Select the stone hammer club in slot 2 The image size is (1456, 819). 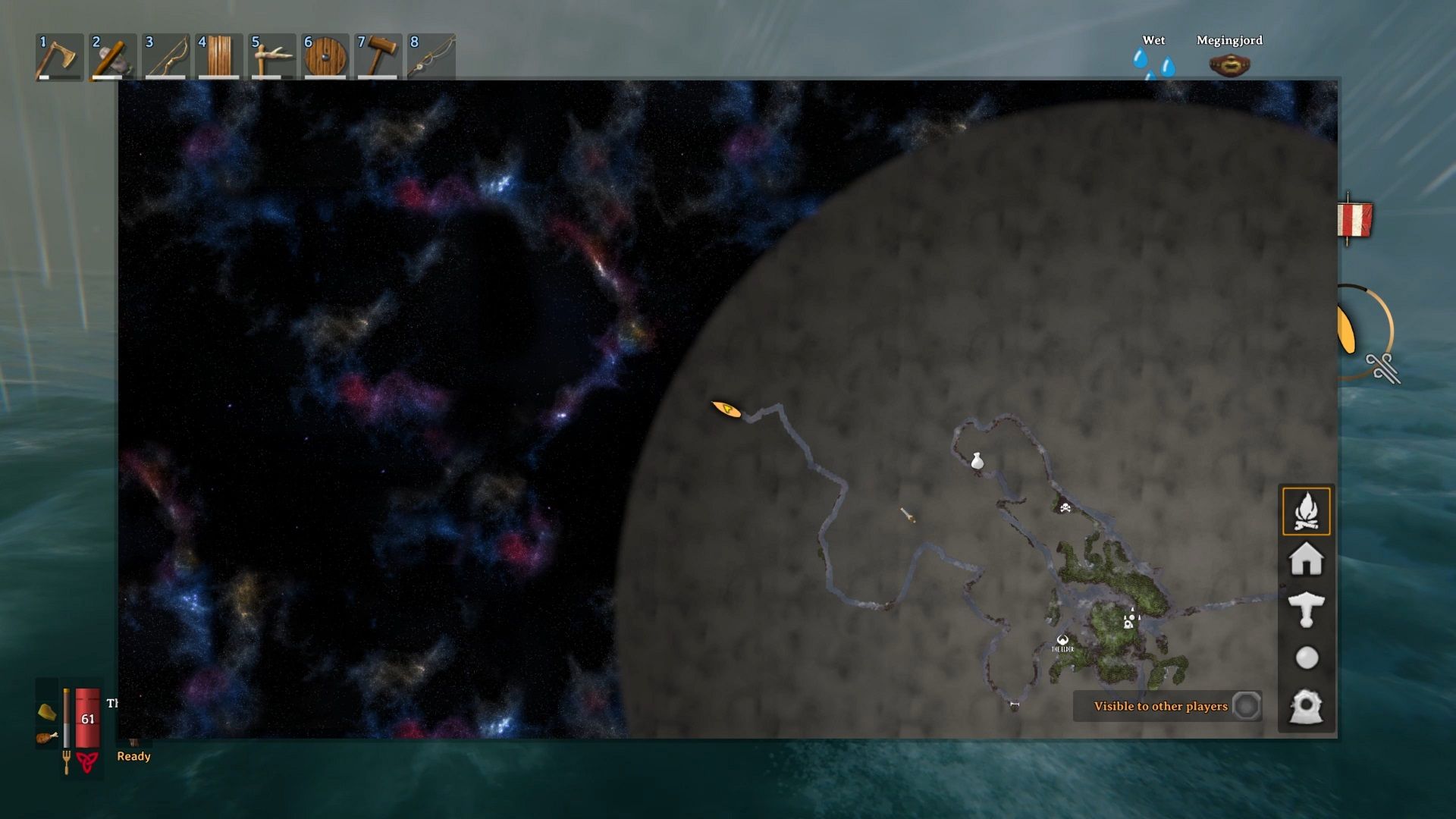pyautogui.click(x=112, y=57)
